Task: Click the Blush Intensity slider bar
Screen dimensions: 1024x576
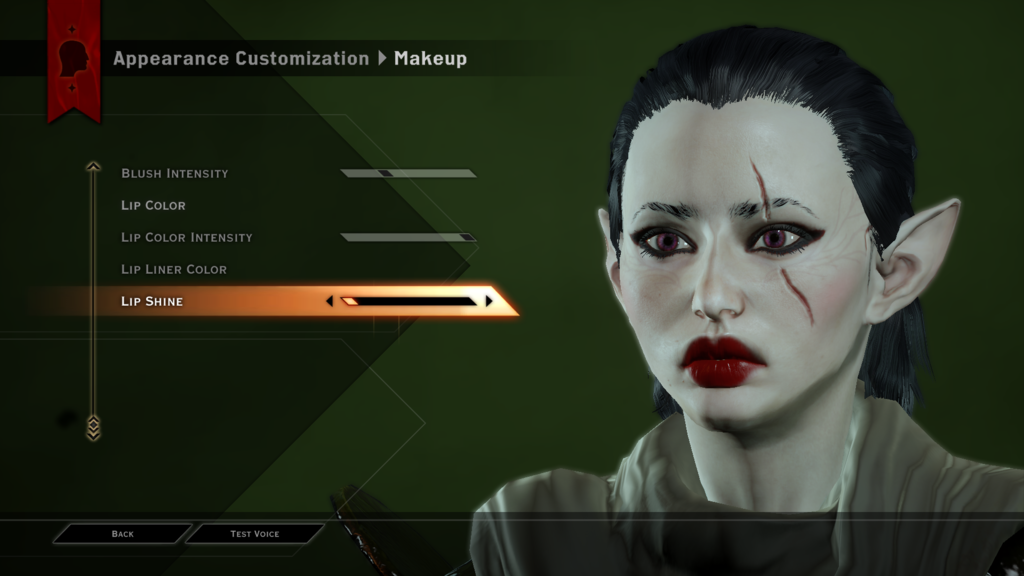Action: 408,174
